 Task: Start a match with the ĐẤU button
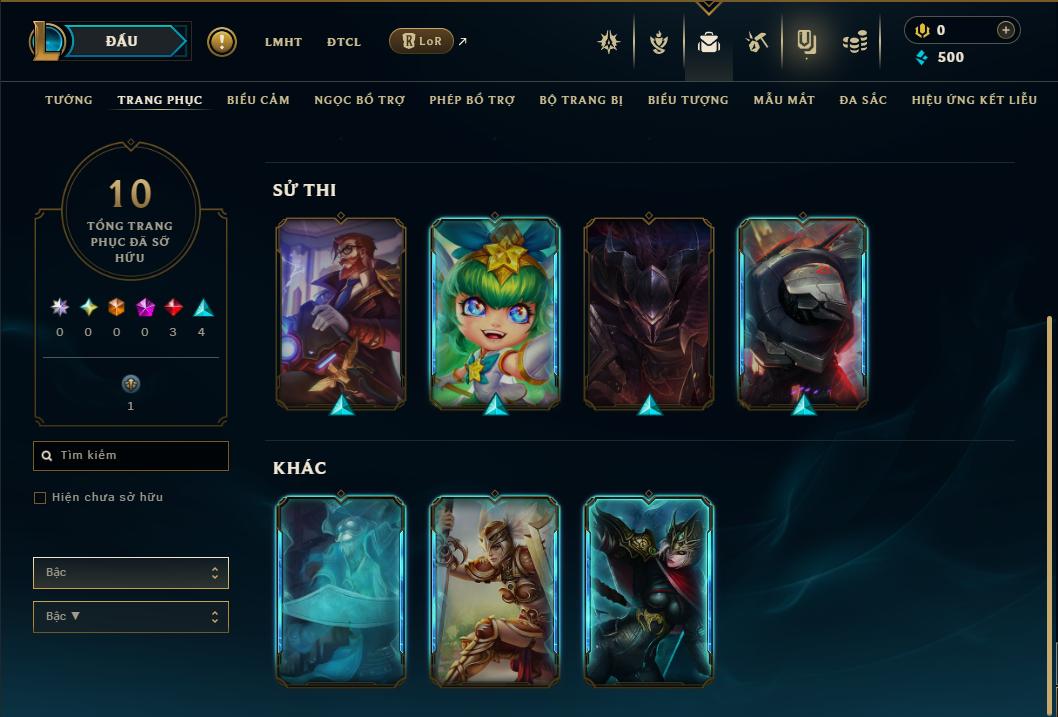(x=122, y=41)
